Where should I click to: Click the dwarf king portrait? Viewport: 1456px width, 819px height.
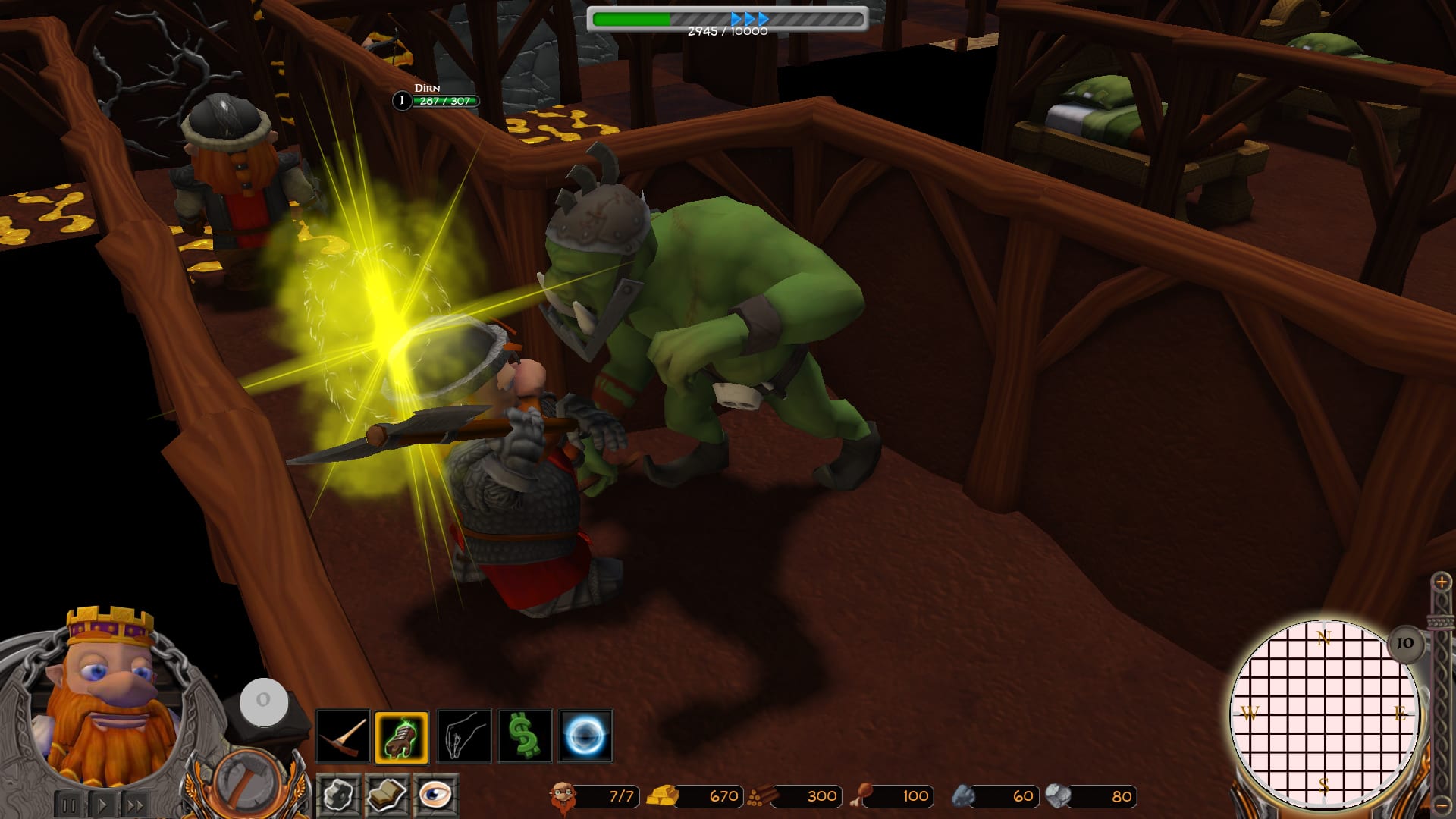(x=106, y=698)
